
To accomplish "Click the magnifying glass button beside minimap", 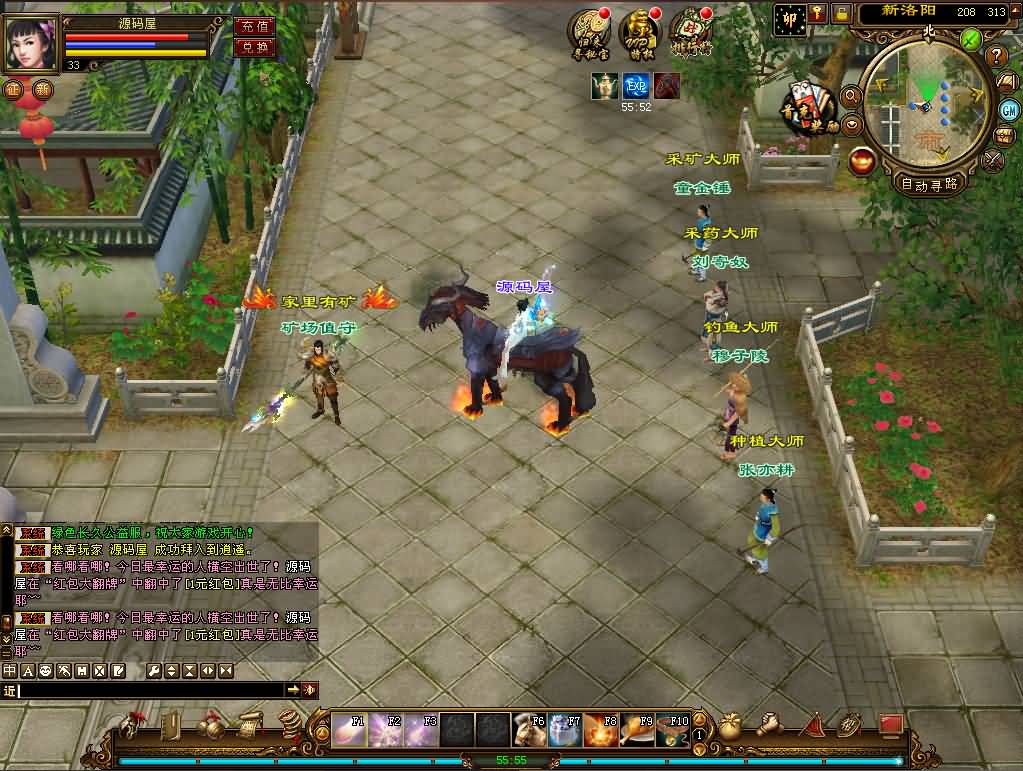I will 852,96.
